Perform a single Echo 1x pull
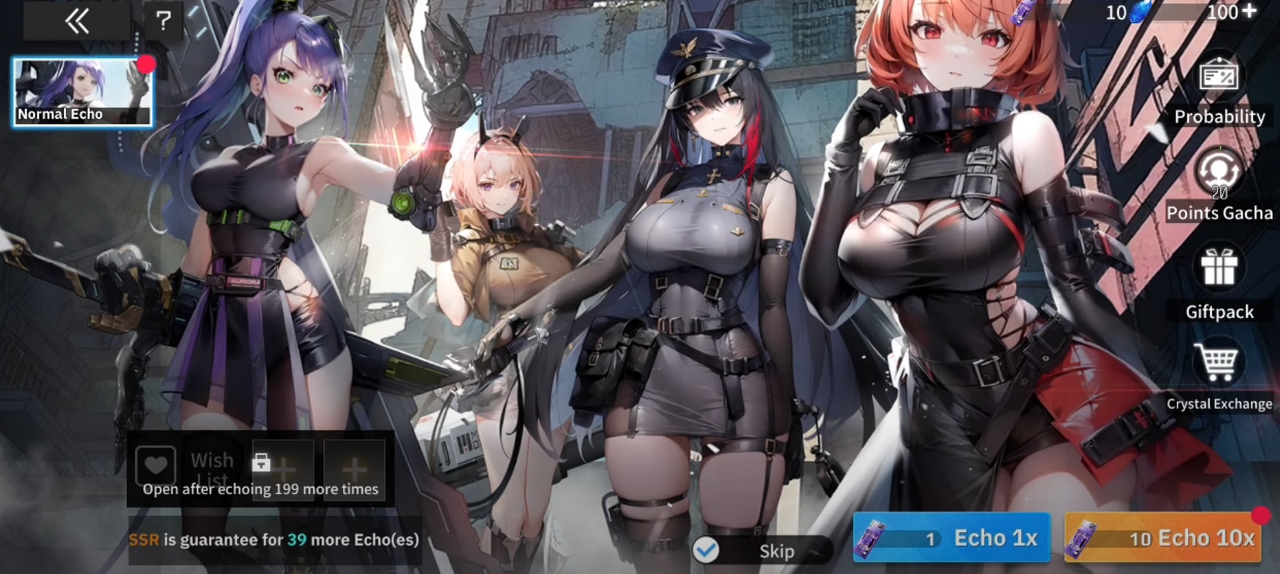The width and height of the screenshot is (1280, 574). 951,538
